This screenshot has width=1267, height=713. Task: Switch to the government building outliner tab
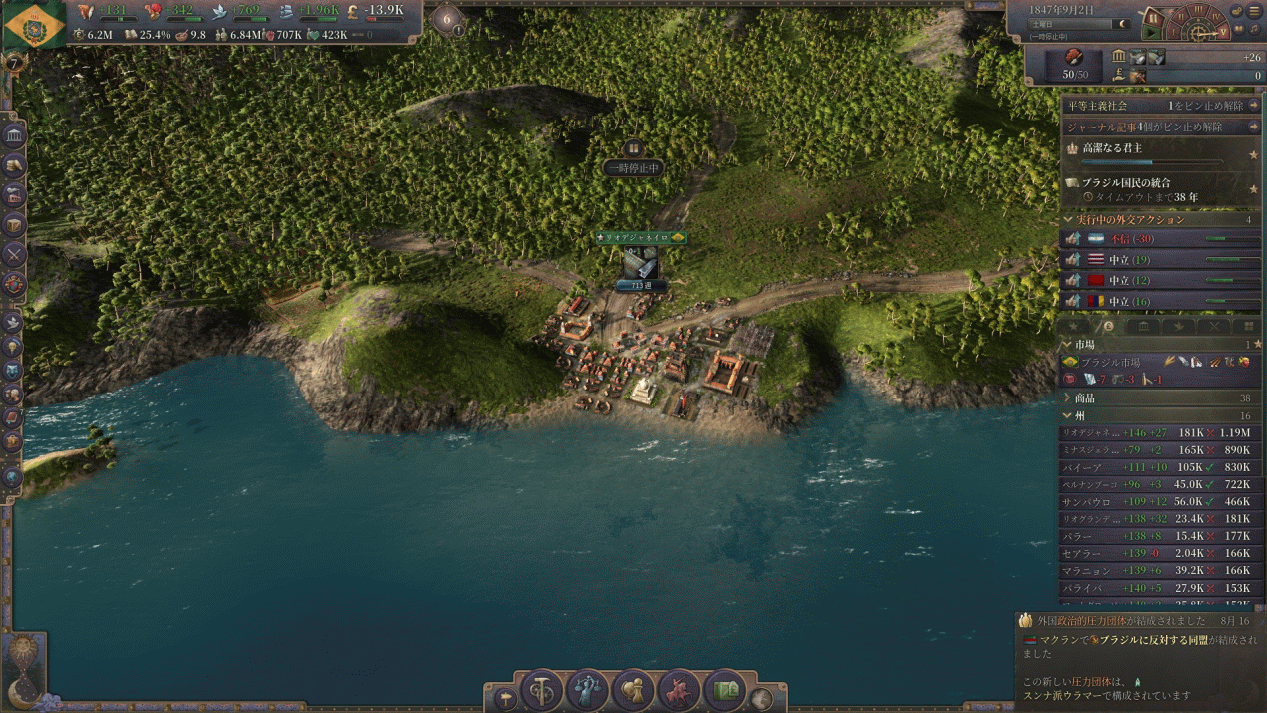click(1143, 326)
